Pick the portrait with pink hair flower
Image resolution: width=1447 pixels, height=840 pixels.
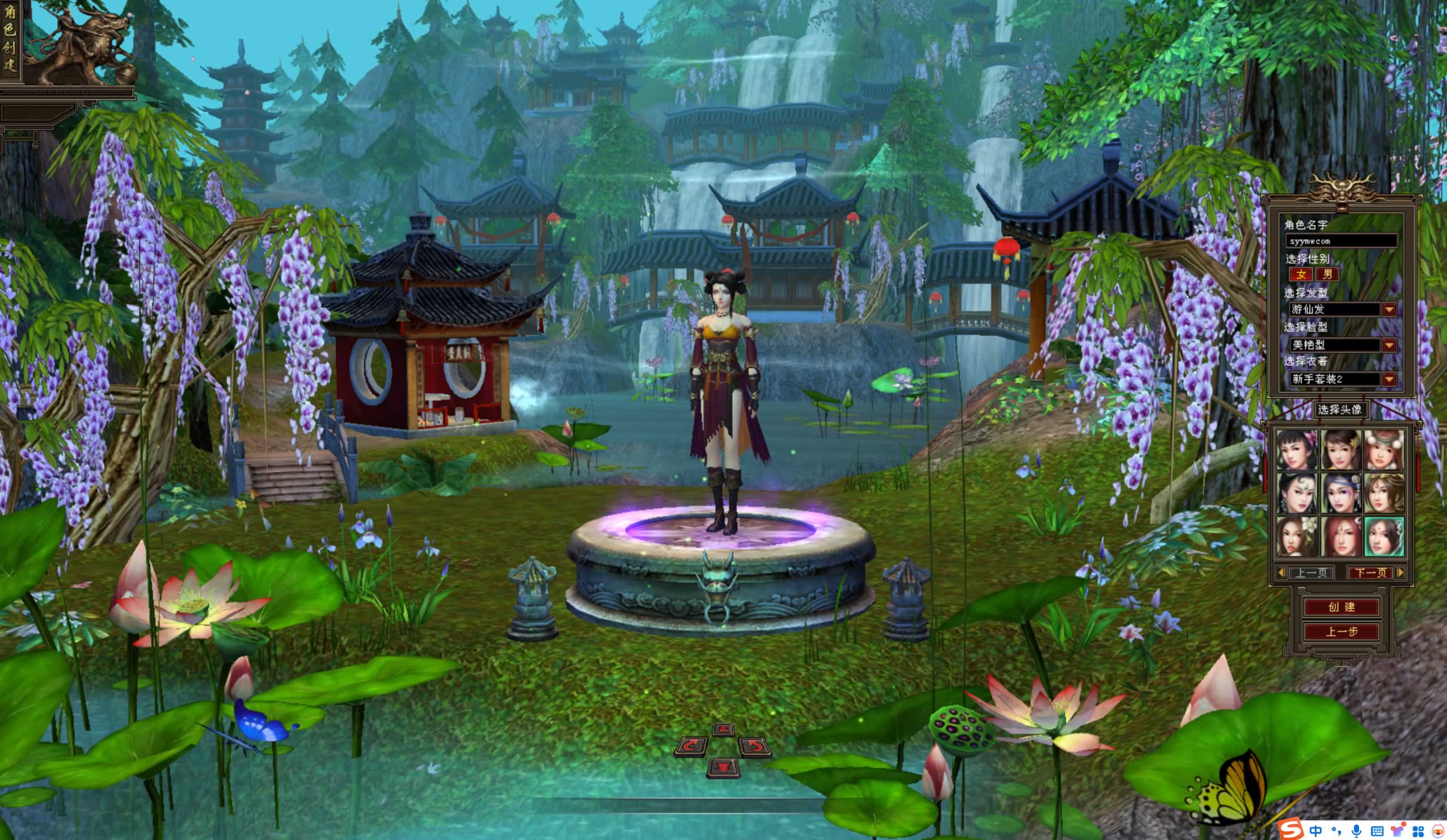(x=1298, y=450)
